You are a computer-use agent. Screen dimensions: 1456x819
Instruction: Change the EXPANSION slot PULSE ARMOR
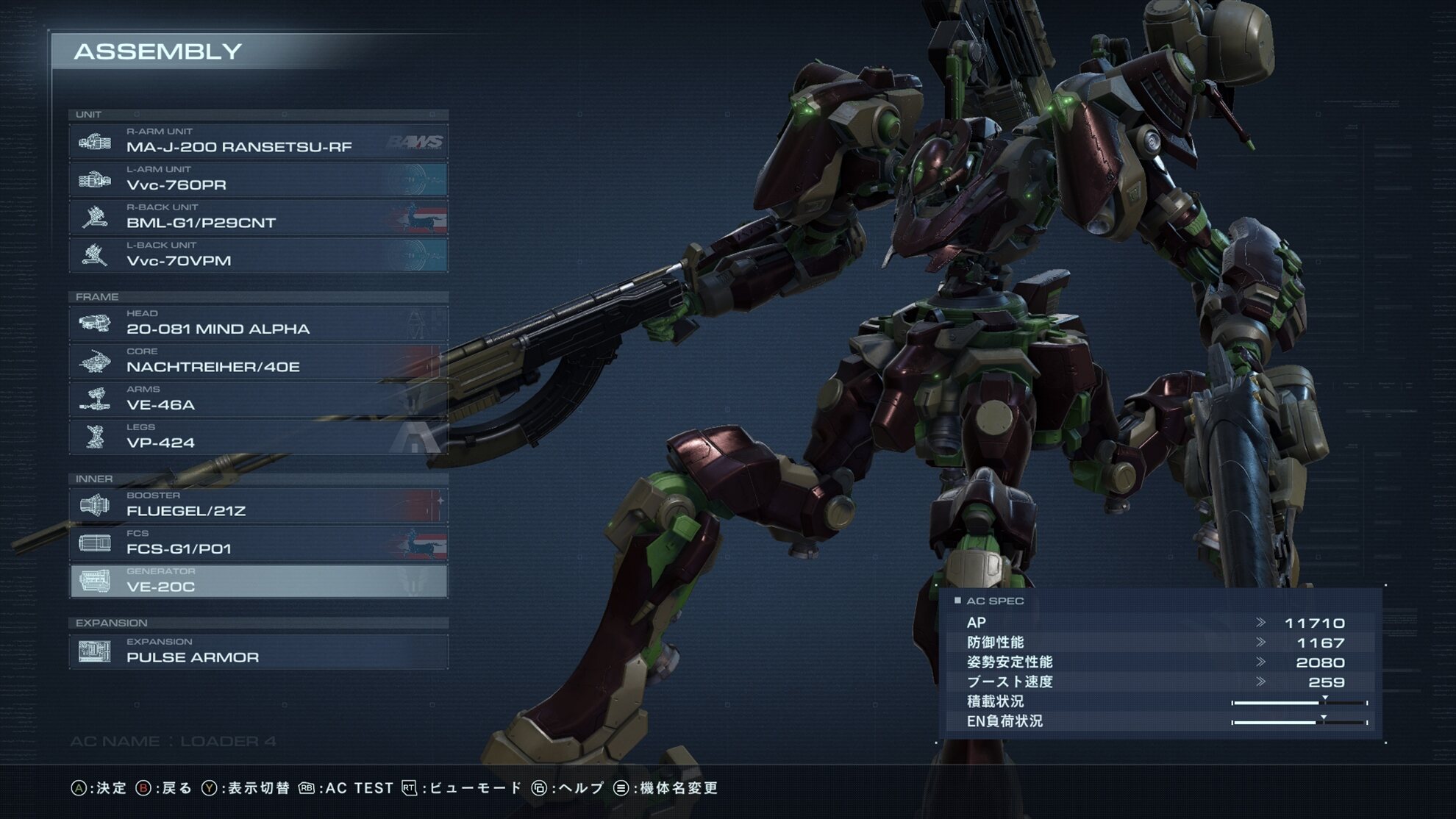(x=258, y=652)
